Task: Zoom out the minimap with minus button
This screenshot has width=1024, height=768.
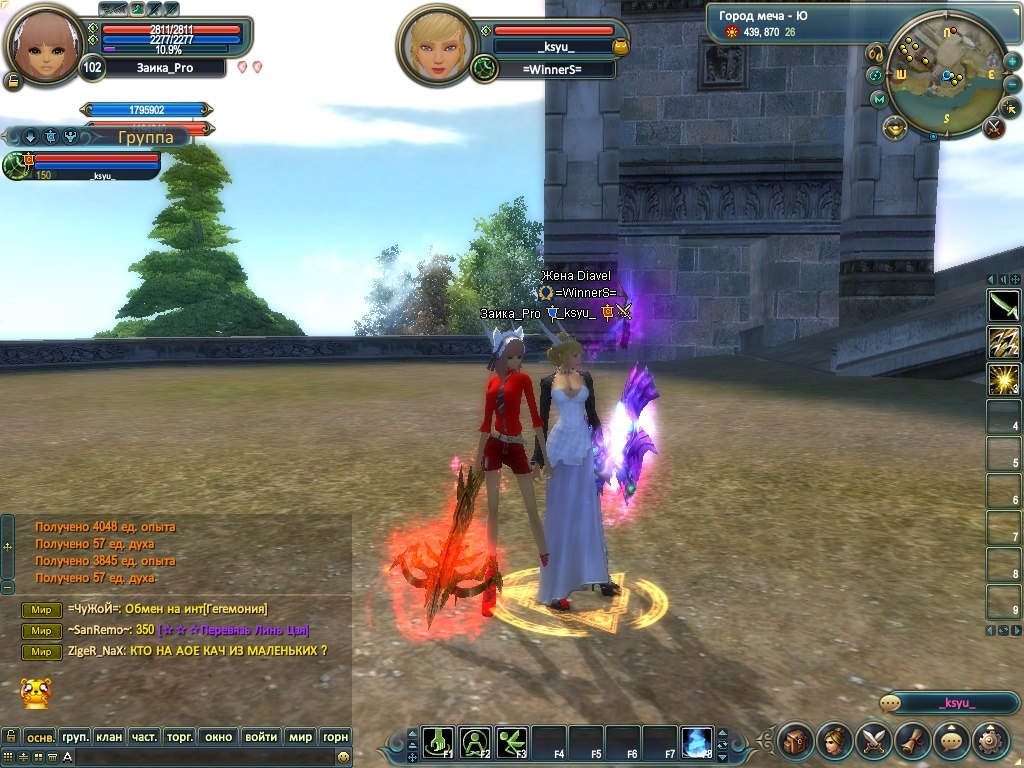Action: tap(1012, 84)
